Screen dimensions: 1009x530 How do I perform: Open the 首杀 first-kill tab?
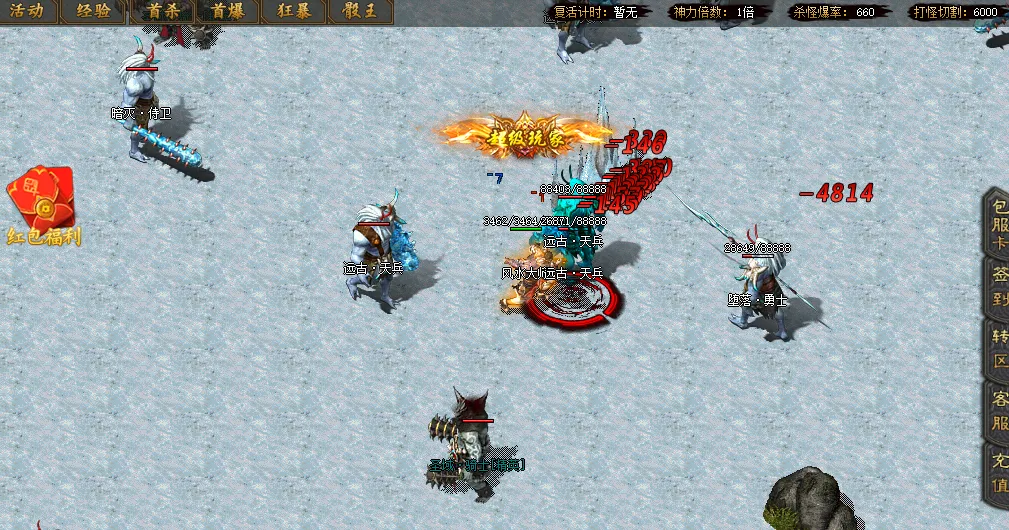[x=161, y=12]
